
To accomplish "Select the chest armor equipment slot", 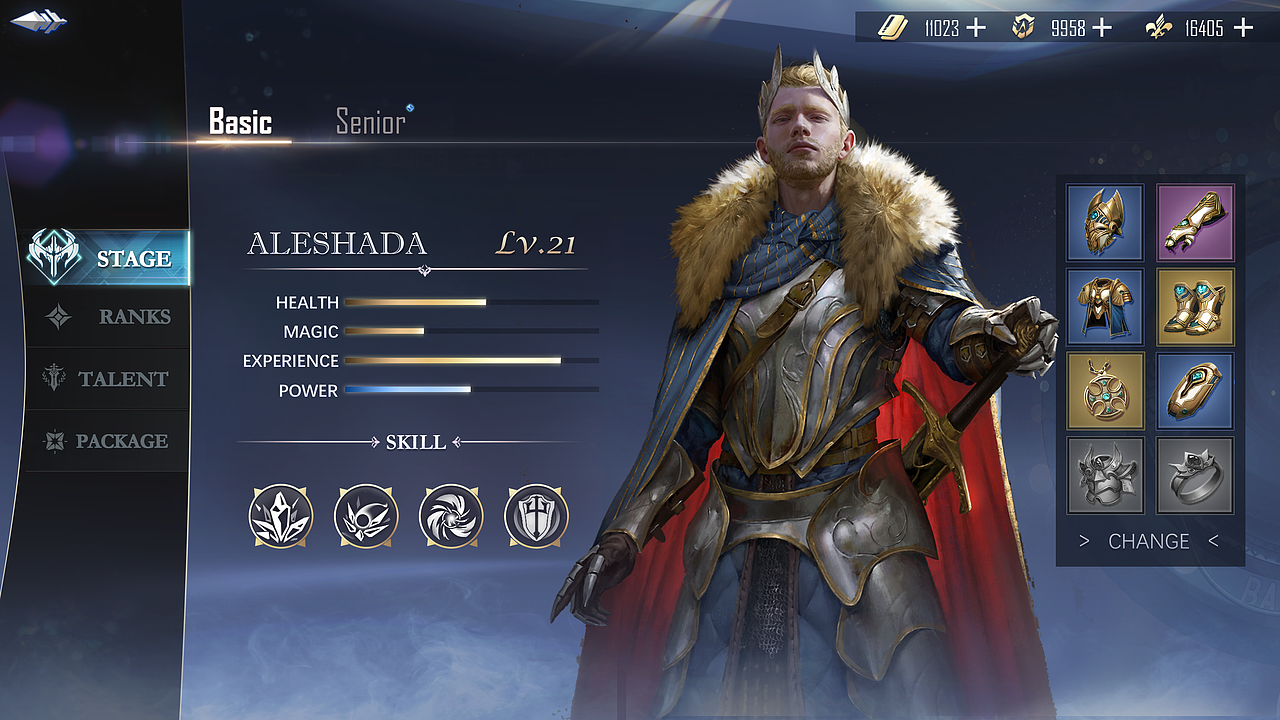I will click(x=1105, y=306).
